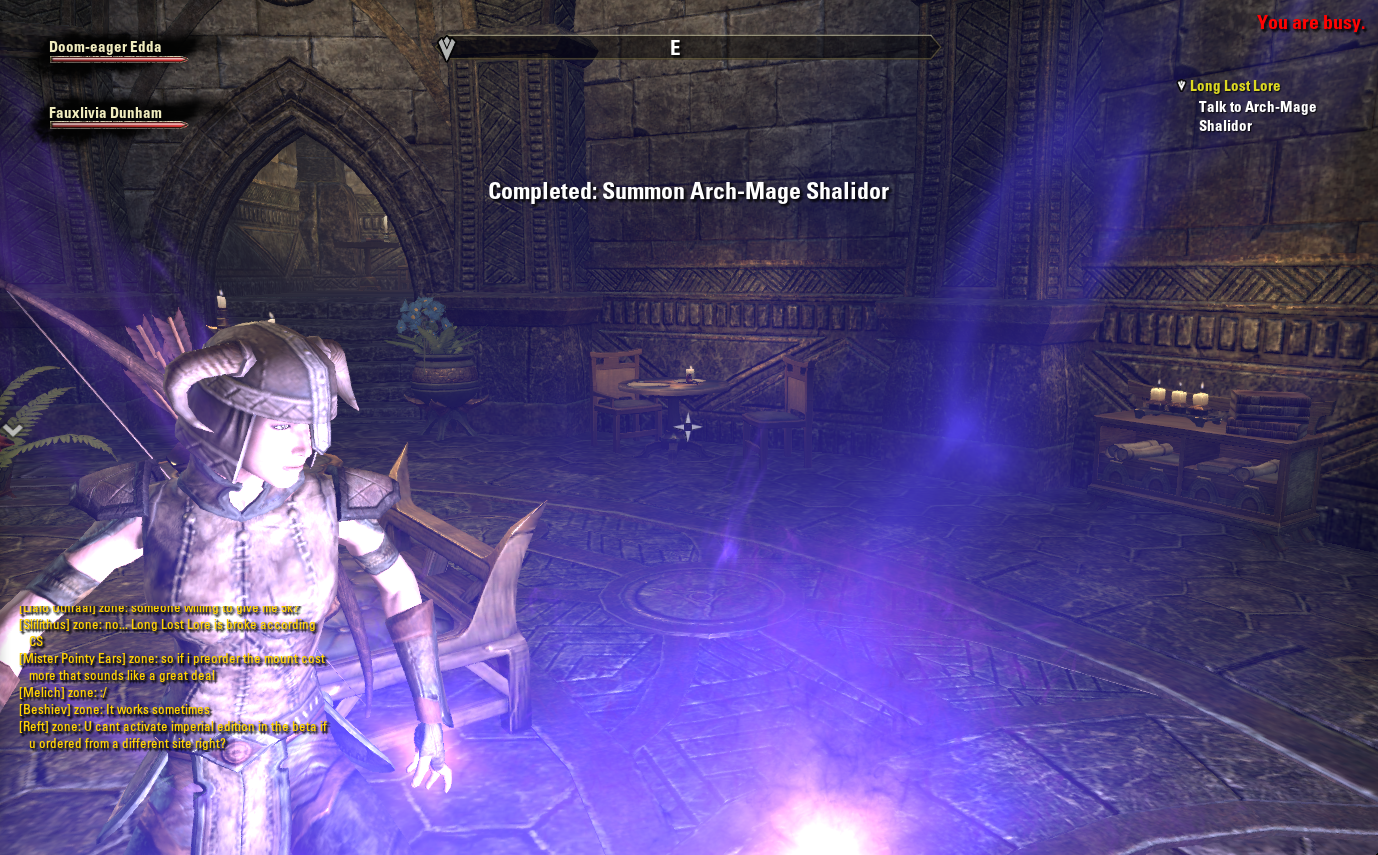1378x855 pixels.
Task: Select Doom-eager Edda's group frame
Action: tap(105, 48)
